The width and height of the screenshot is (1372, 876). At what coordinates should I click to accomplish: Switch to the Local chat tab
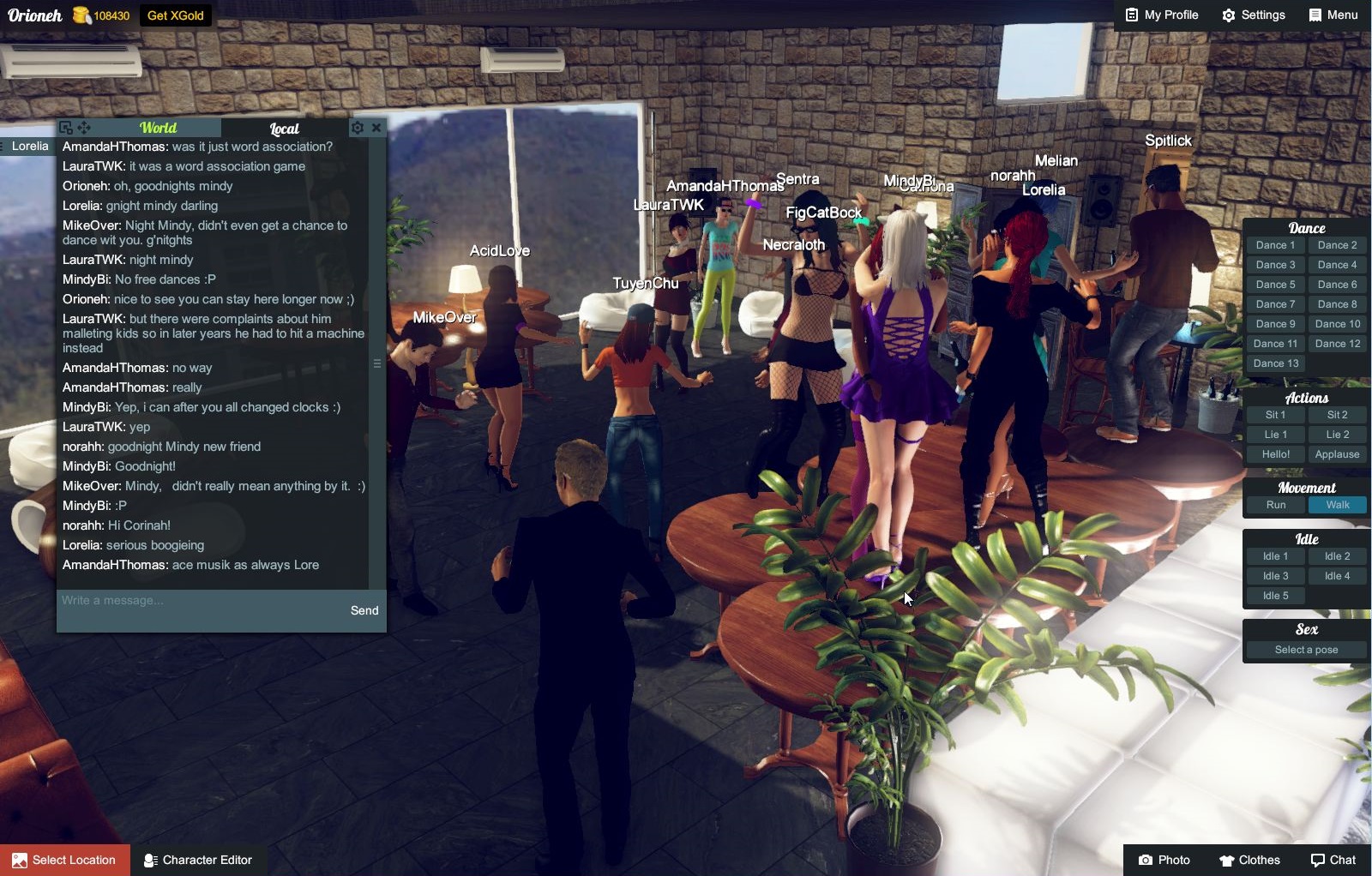[x=284, y=129]
